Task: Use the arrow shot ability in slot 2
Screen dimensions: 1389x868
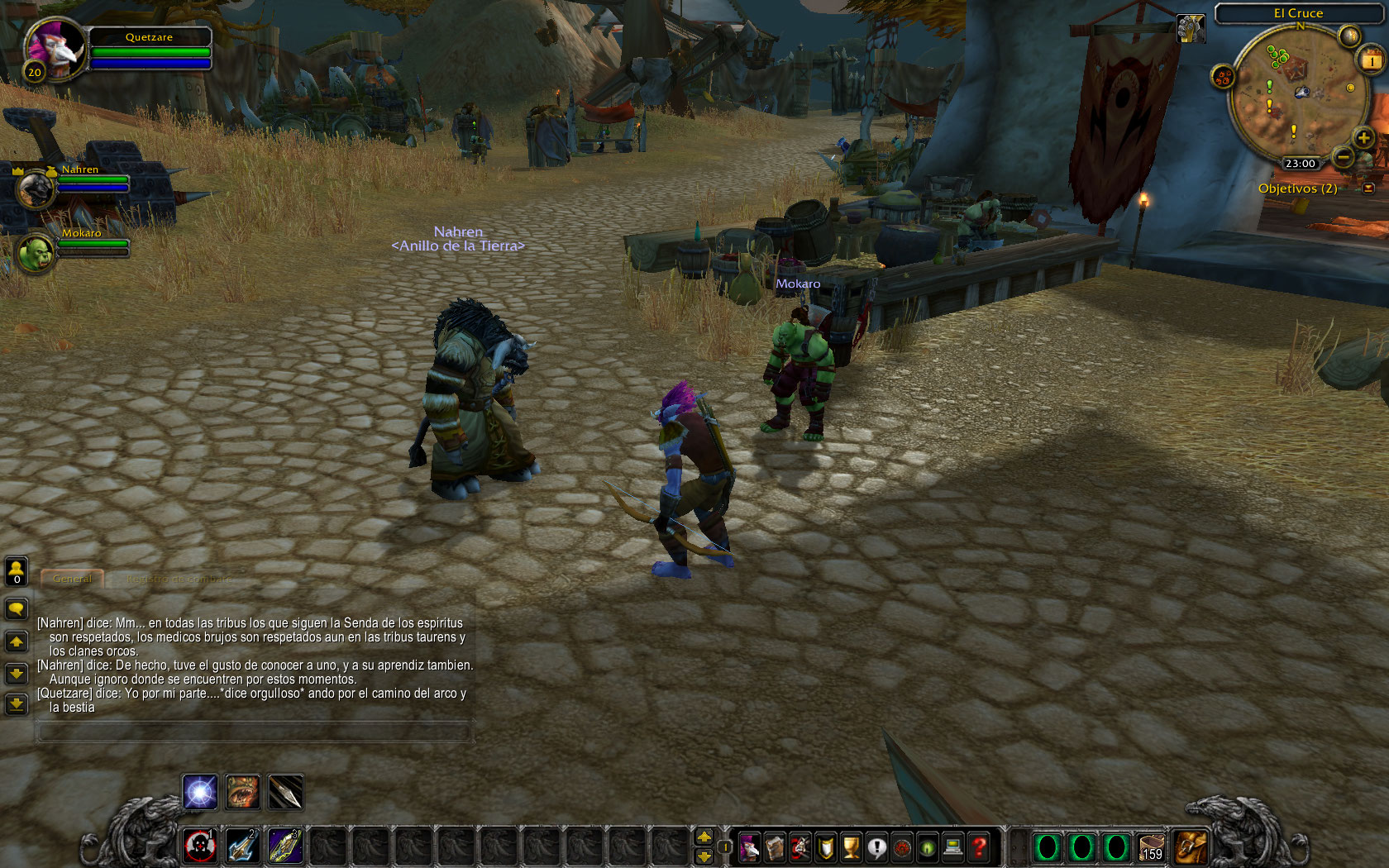Action: (242, 846)
